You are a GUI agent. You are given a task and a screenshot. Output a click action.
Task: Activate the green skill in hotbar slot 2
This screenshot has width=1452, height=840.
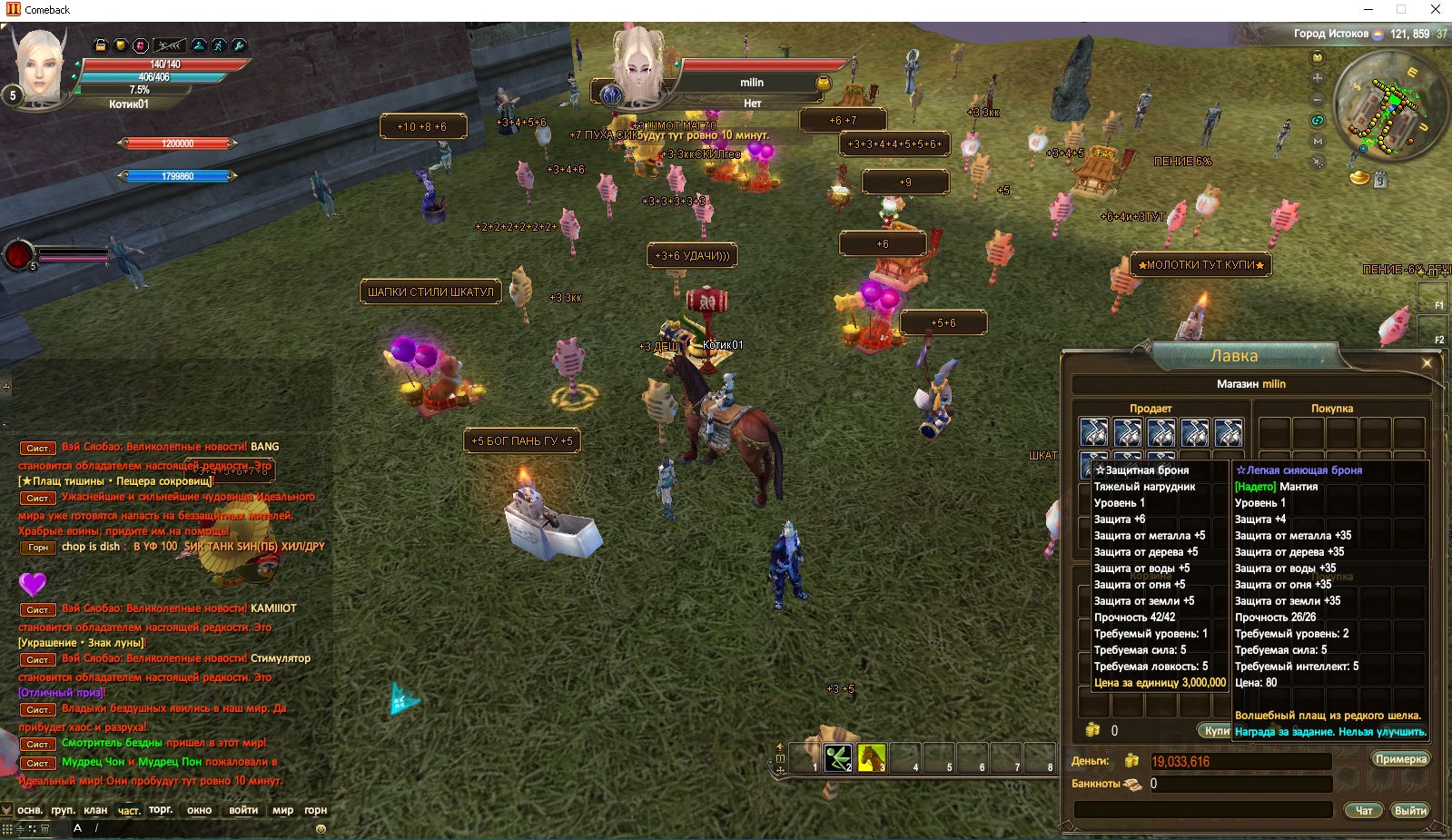pyautogui.click(x=838, y=757)
